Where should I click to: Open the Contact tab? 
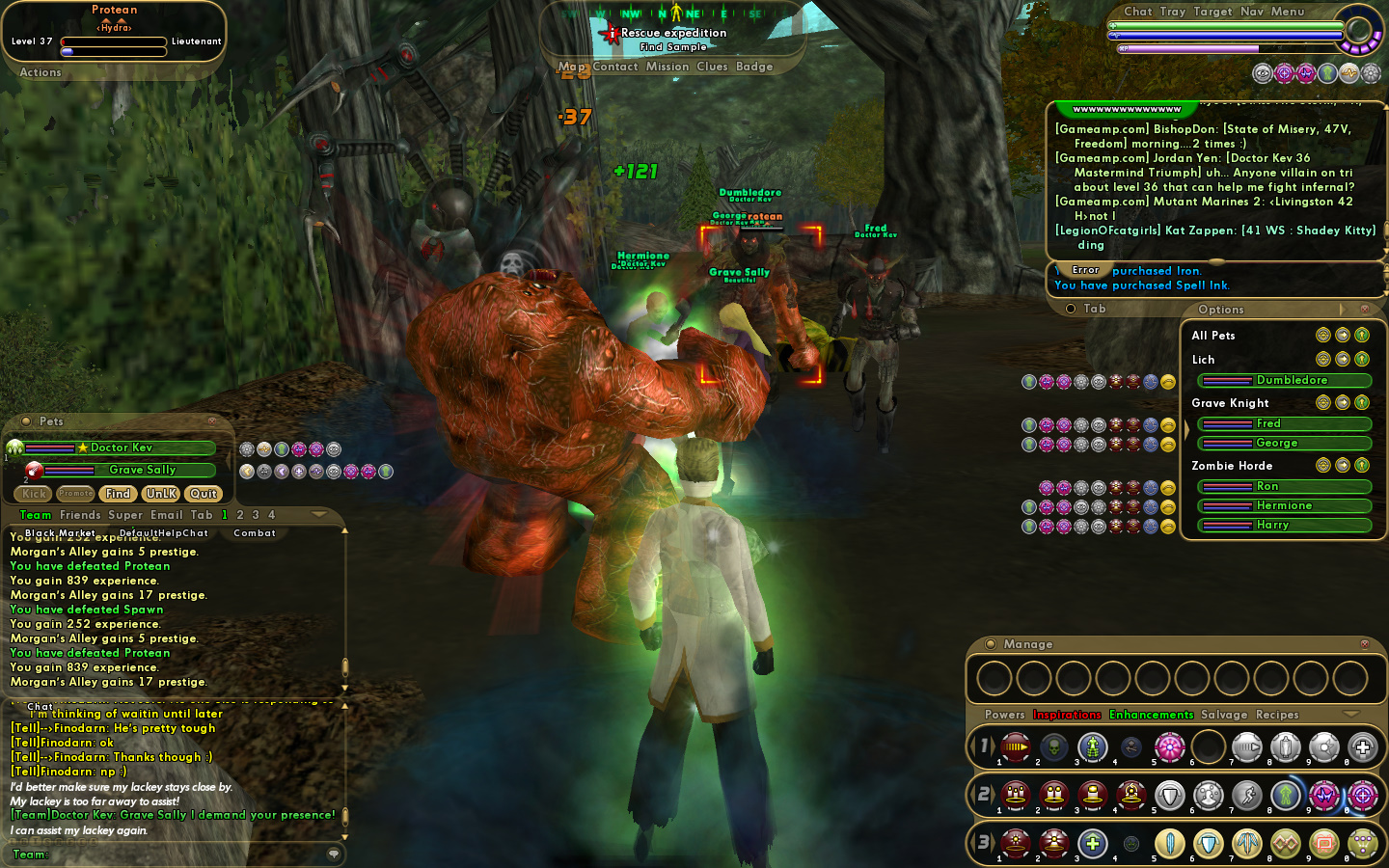[x=615, y=67]
